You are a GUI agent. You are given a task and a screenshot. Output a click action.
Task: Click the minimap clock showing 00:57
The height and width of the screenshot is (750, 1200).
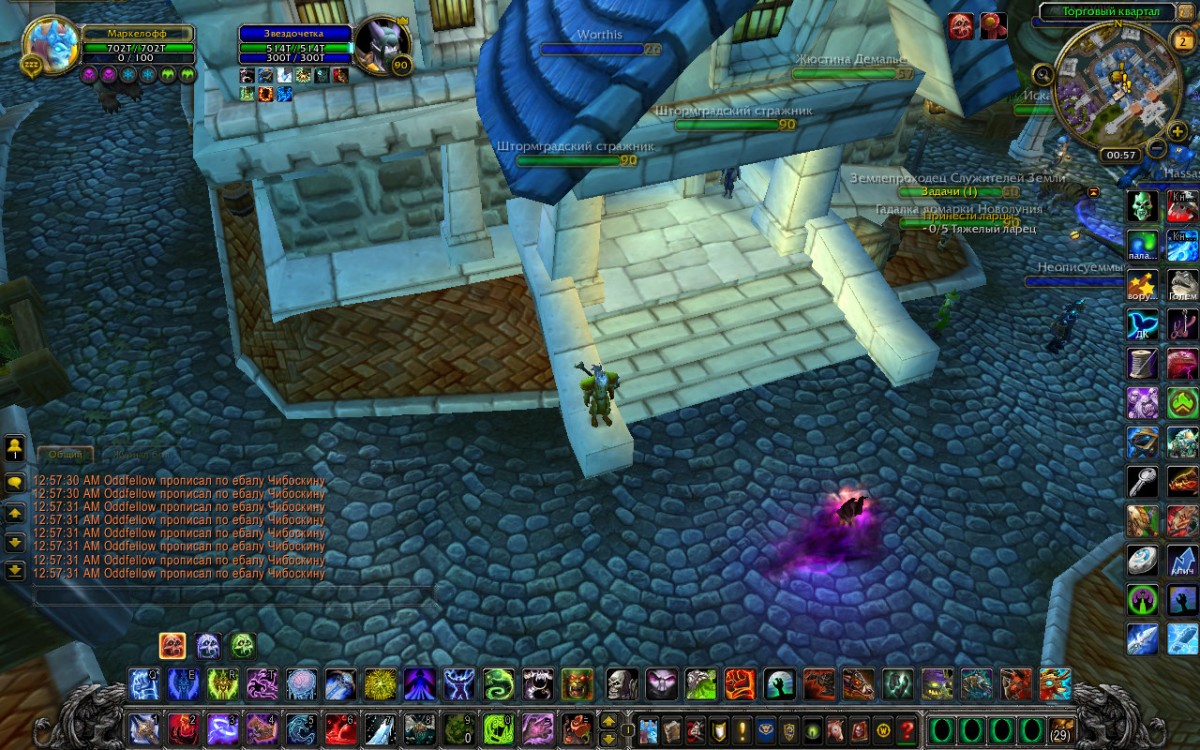tap(1120, 155)
